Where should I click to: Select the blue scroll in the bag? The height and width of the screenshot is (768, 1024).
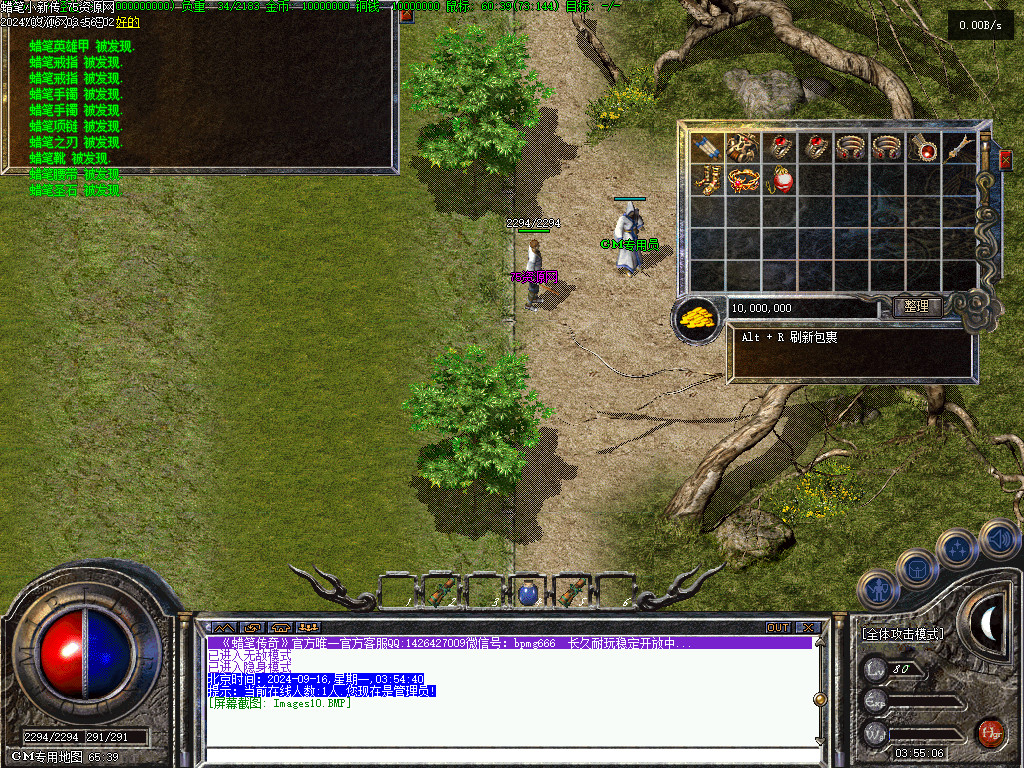coord(707,148)
